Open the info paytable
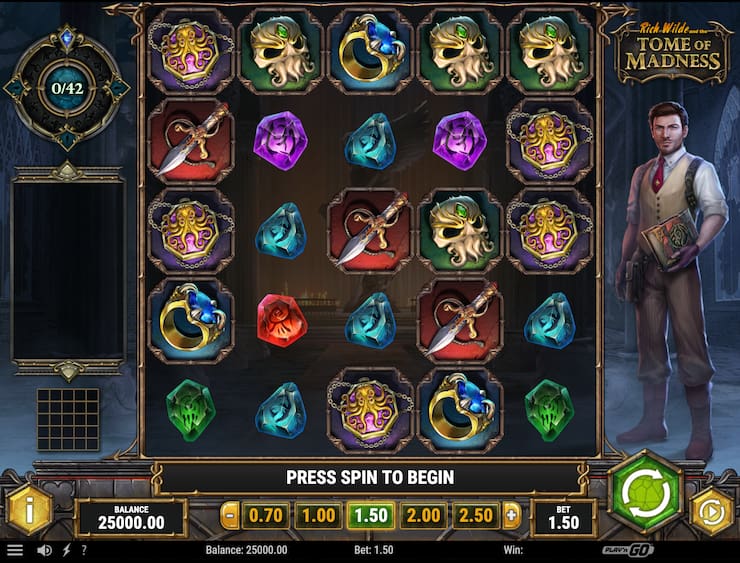 point(29,512)
